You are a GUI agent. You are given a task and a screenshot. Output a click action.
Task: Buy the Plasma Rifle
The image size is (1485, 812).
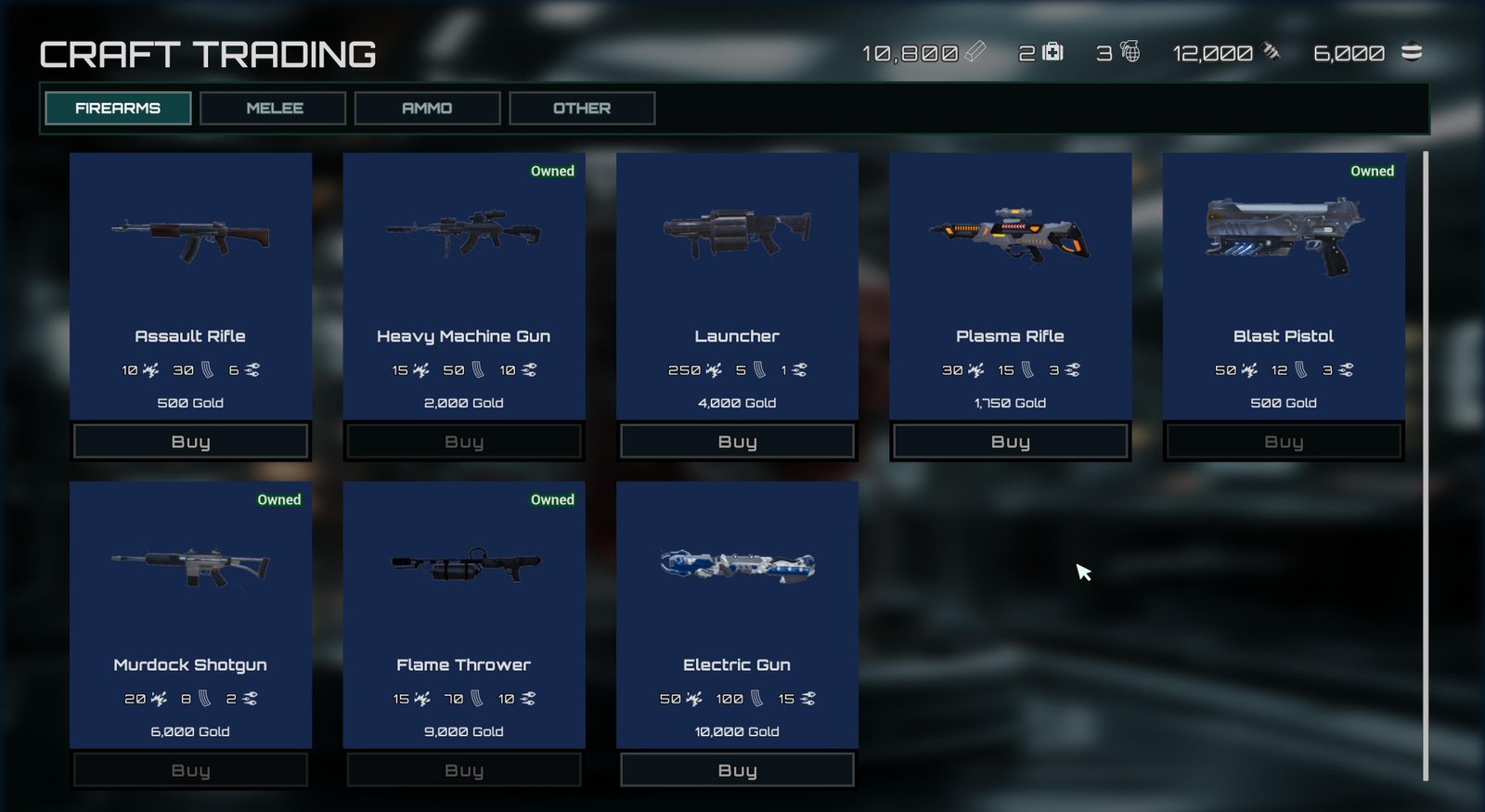click(1010, 442)
